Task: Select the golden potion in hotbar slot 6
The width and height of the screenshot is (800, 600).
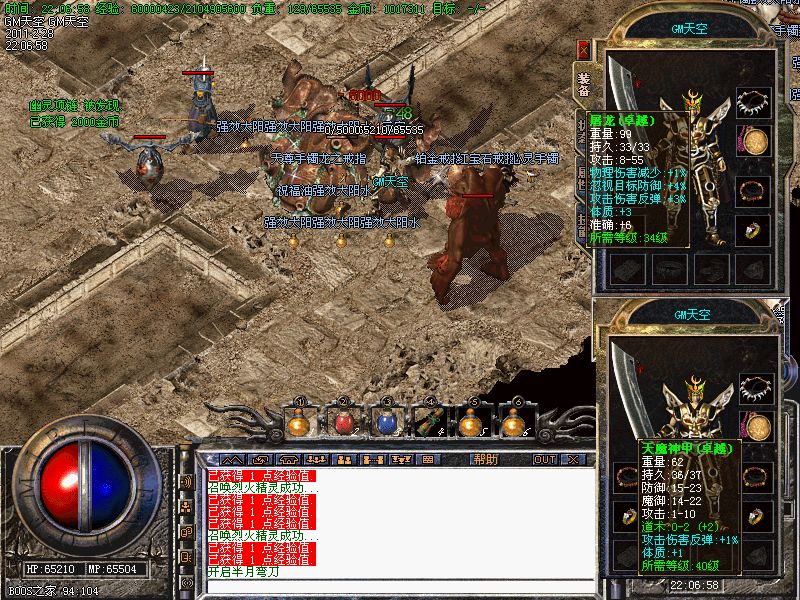Action: [515, 424]
